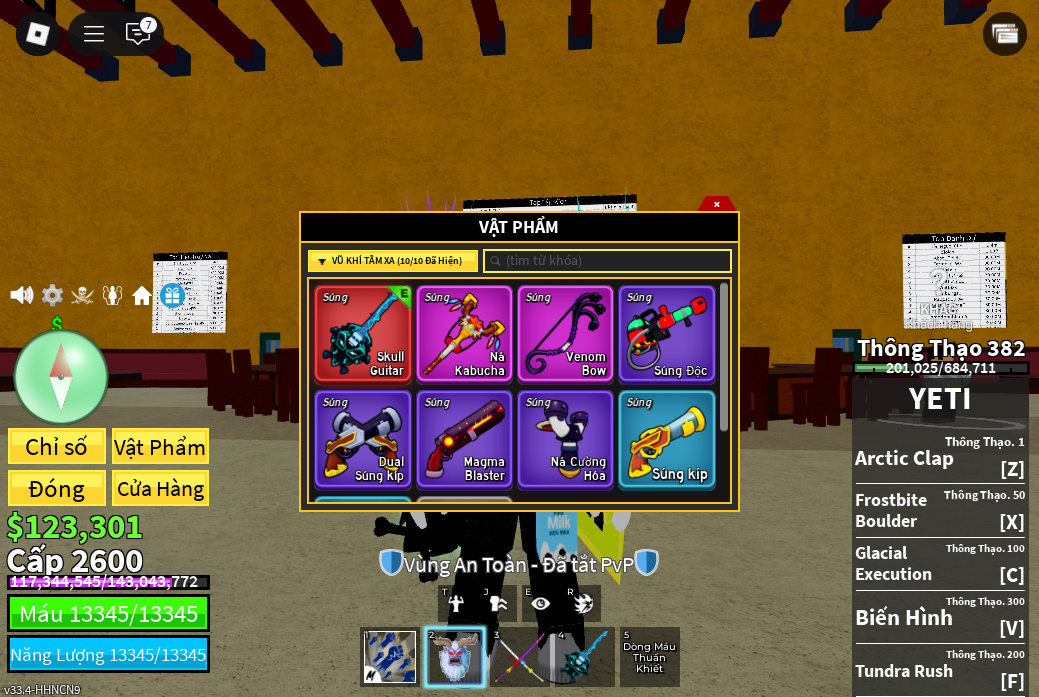Image resolution: width=1039 pixels, height=697 pixels.
Task: Equip the Dòng Máu Thuần Khiết hotbar slot
Action: tap(650, 657)
